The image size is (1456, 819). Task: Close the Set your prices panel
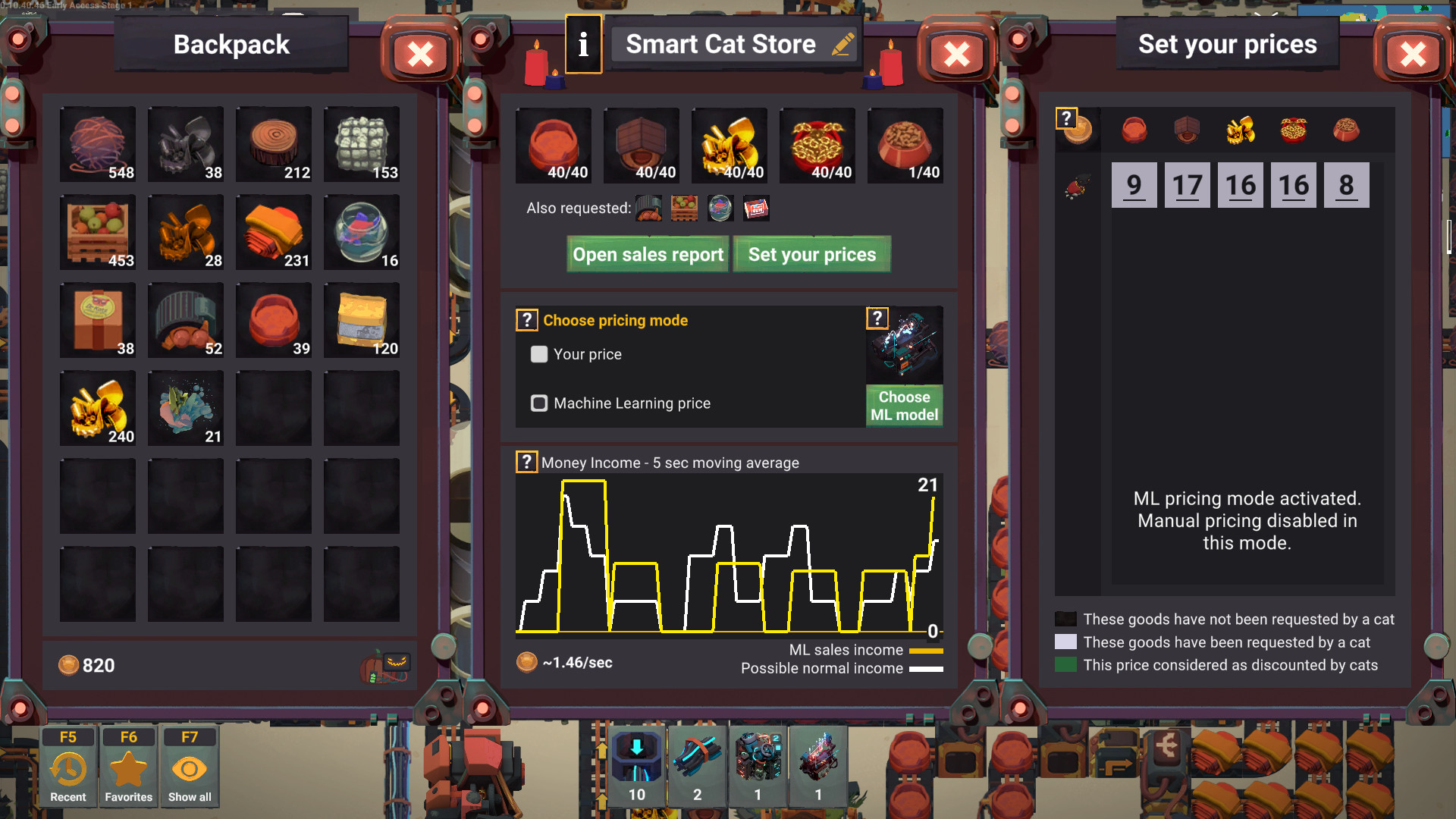pyautogui.click(x=1412, y=54)
